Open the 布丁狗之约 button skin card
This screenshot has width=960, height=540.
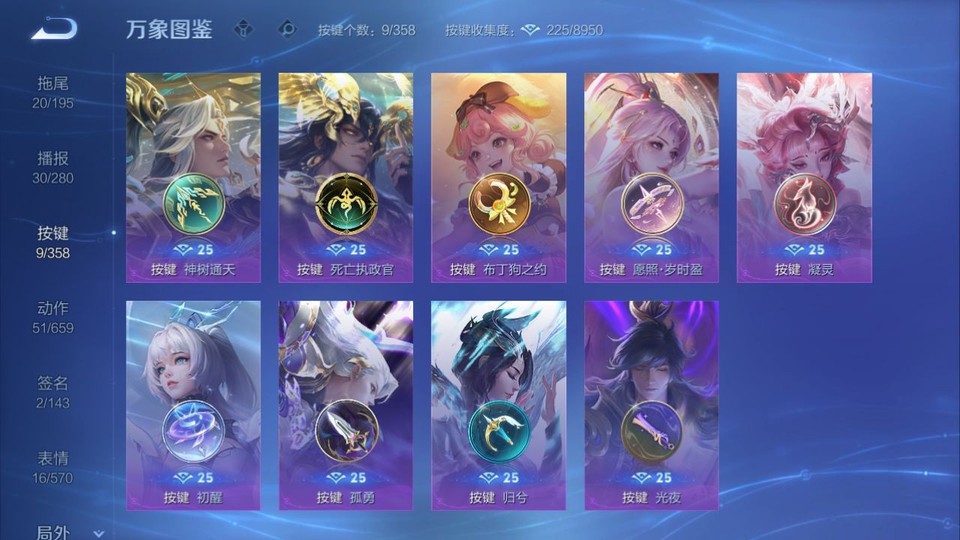498,177
